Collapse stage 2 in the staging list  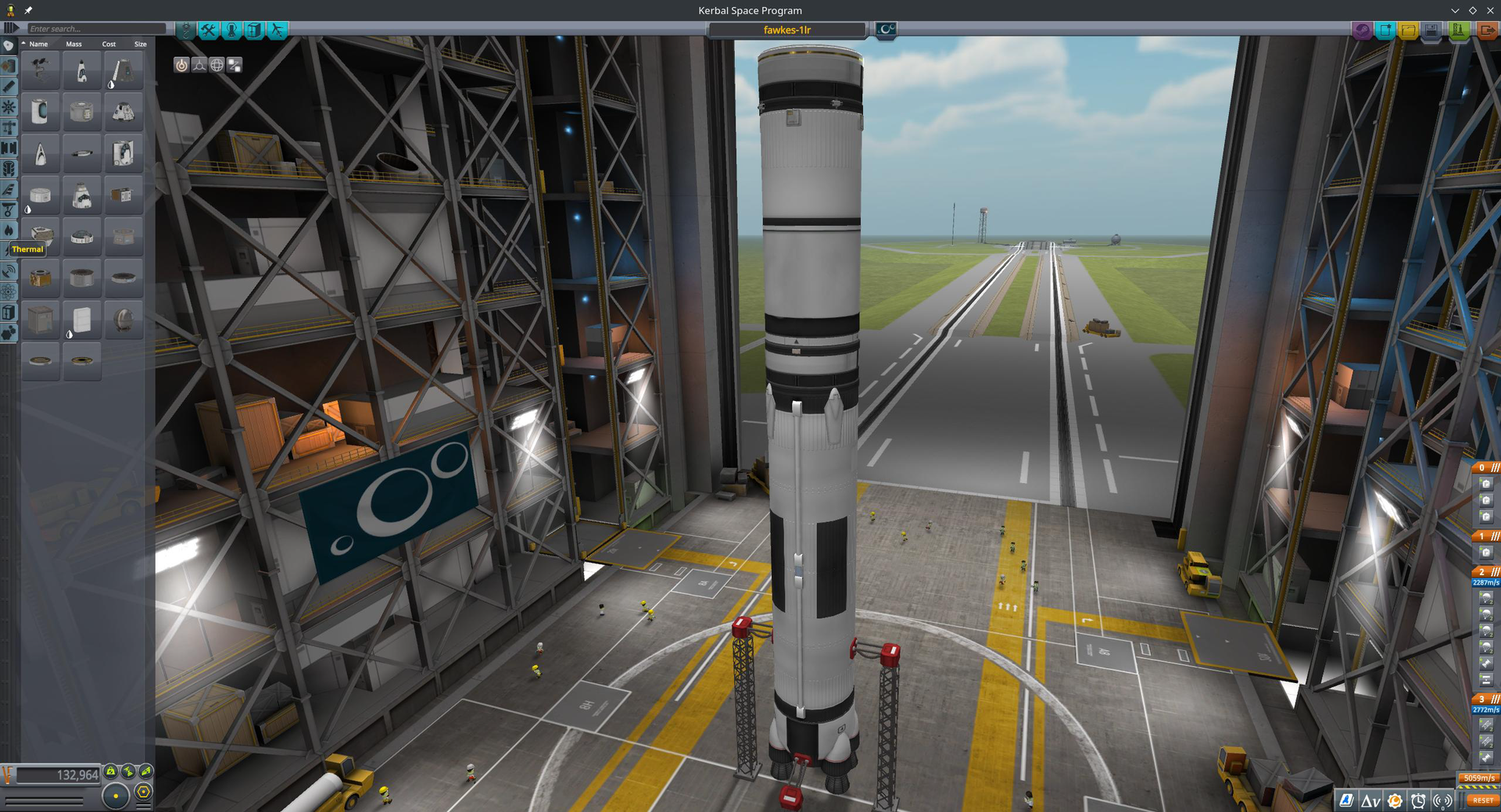[x=1494, y=571]
